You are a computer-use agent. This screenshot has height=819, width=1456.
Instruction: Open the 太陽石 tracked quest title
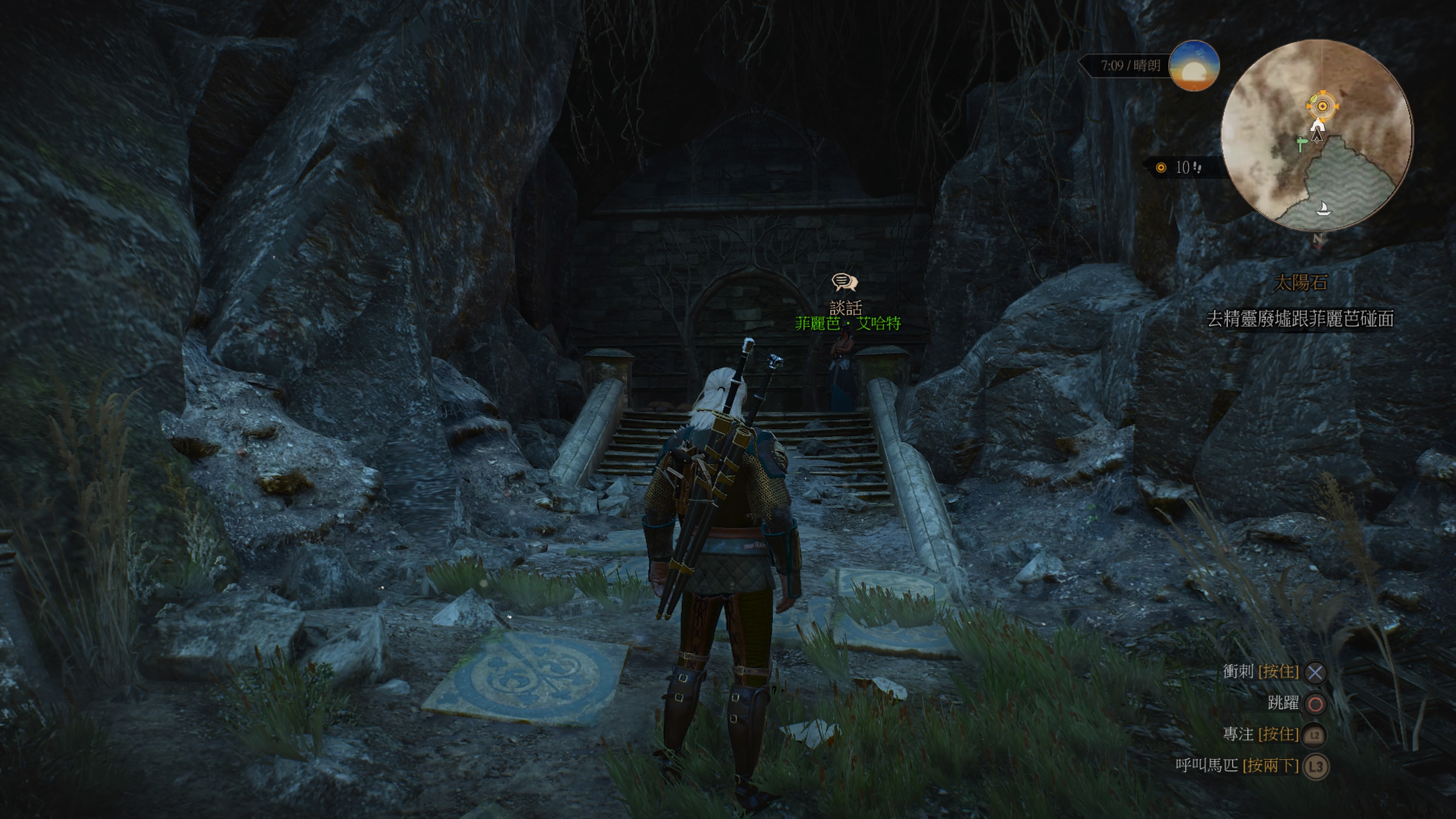(x=1300, y=282)
